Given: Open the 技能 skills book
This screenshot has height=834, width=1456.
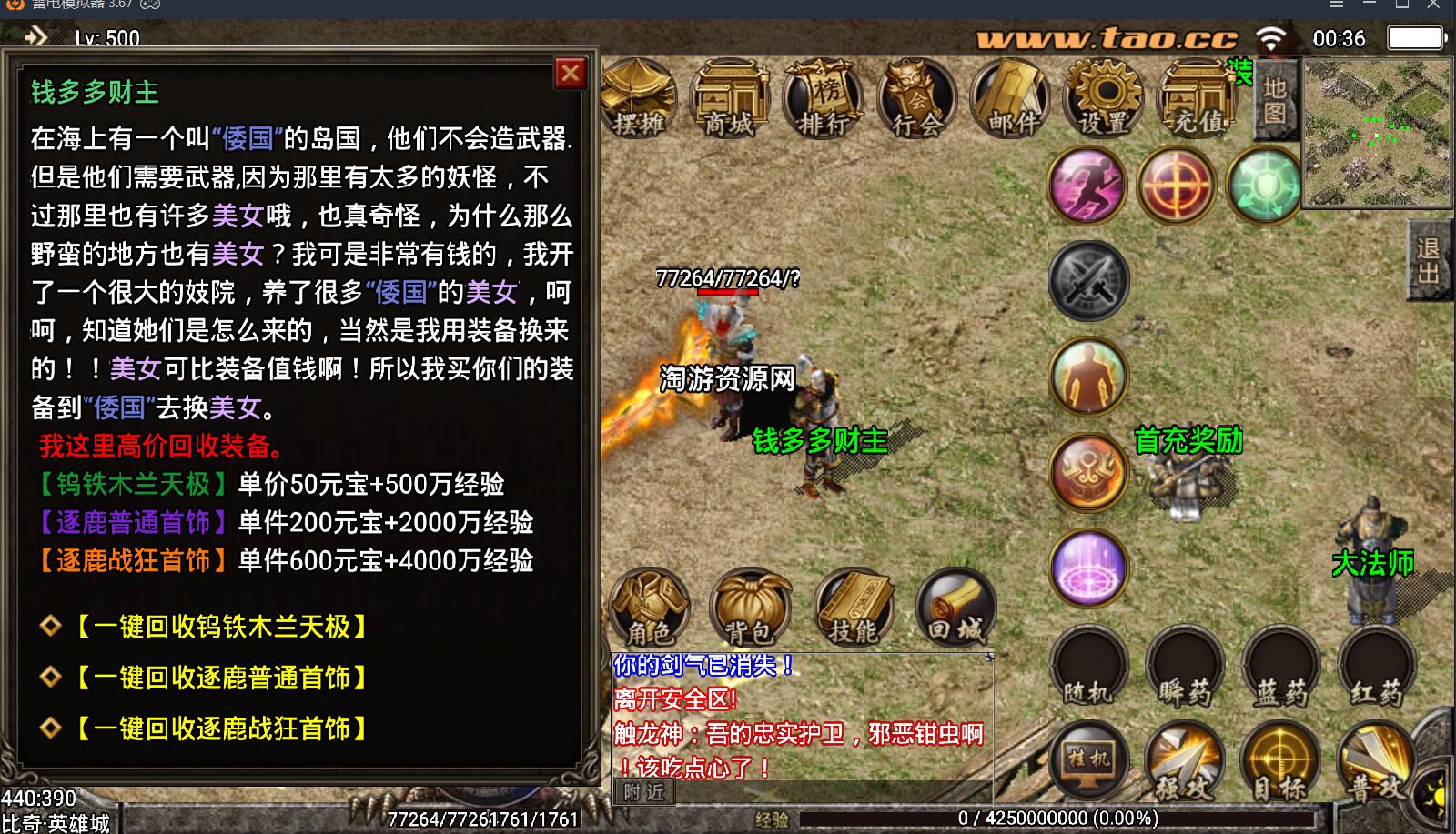Looking at the screenshot, I should coord(854,607).
